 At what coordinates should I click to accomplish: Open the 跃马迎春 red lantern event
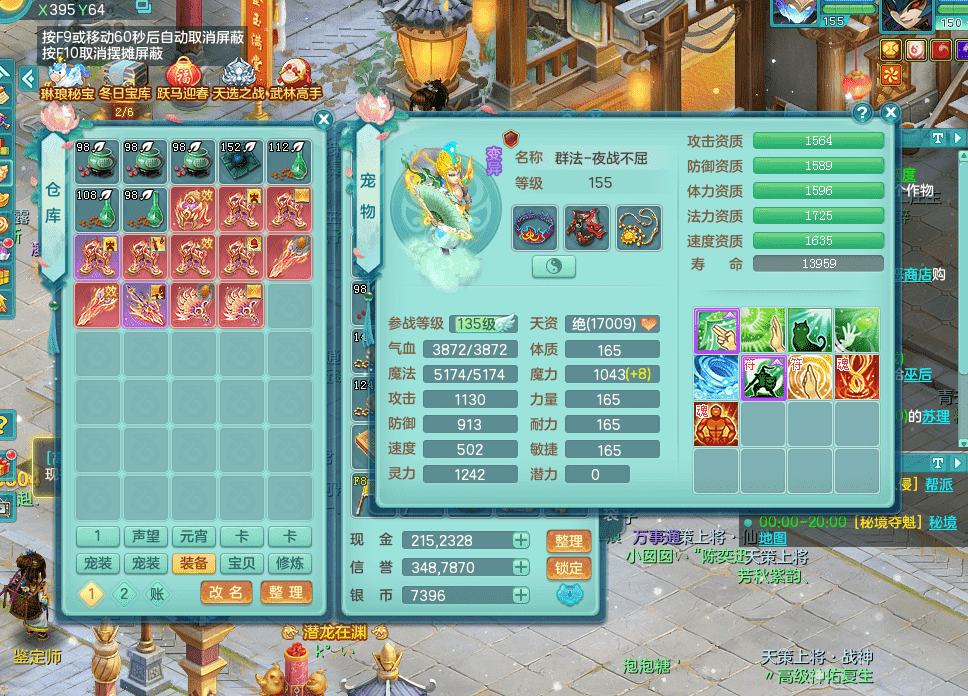[x=182, y=79]
